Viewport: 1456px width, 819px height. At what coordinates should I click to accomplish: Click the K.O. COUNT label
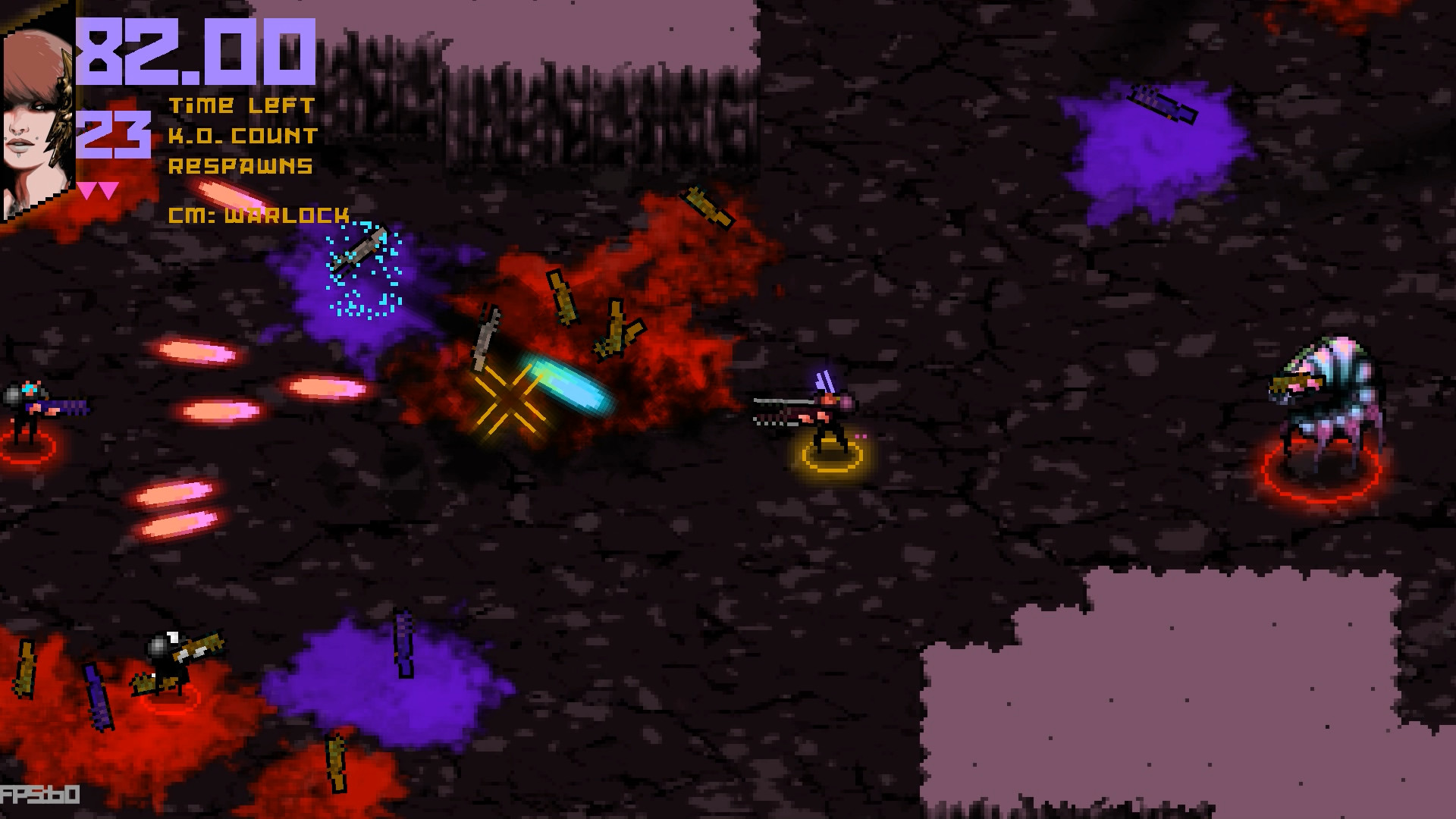pos(244,136)
